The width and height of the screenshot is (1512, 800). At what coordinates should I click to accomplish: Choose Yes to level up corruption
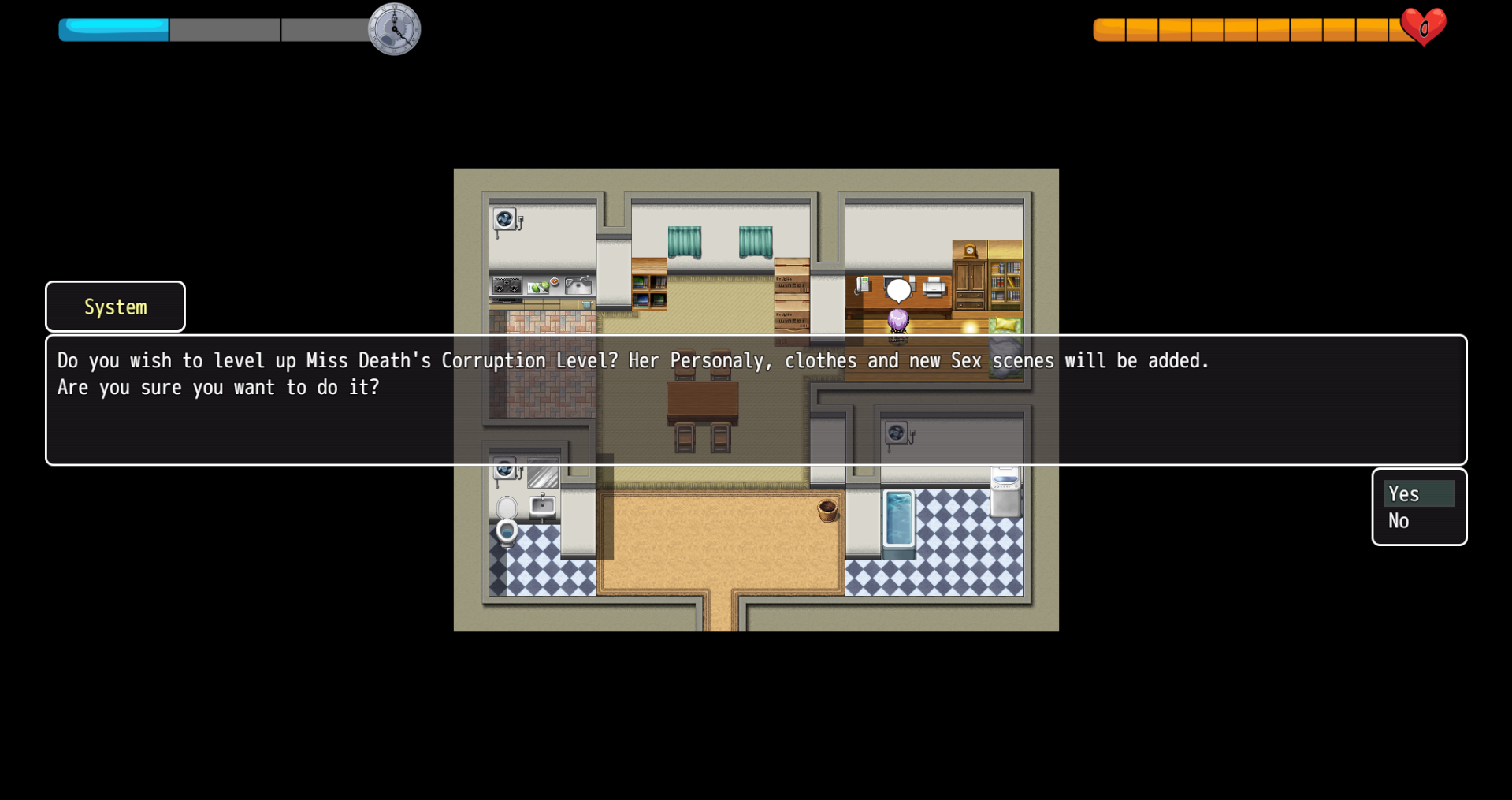pos(1417,494)
